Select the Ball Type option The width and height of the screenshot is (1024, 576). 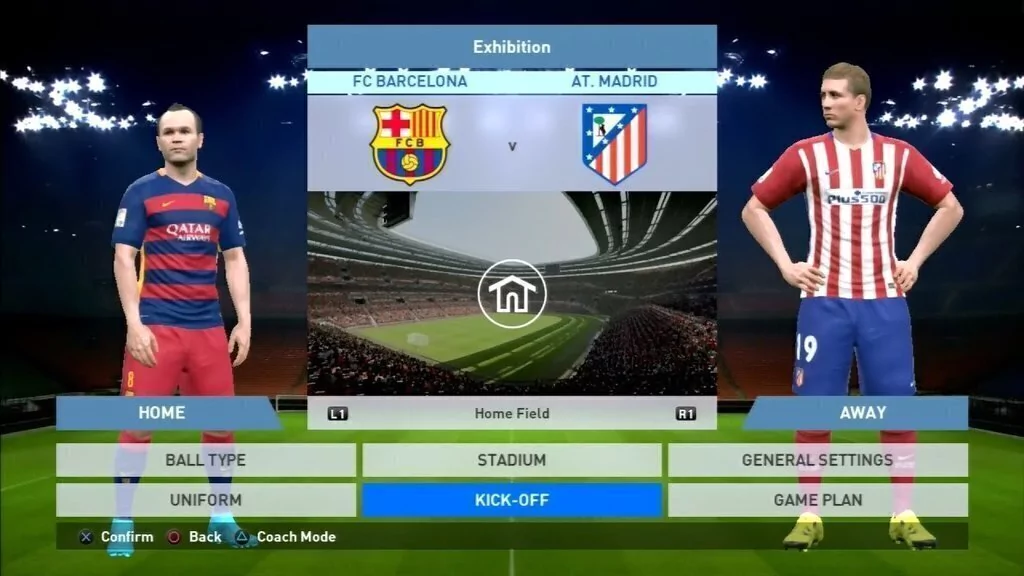pyautogui.click(x=205, y=460)
